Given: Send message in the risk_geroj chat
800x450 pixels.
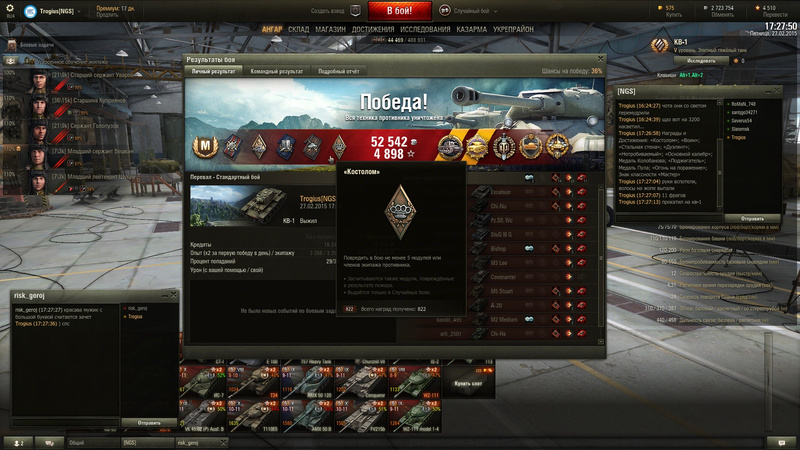Looking at the screenshot, I should 147,423.
